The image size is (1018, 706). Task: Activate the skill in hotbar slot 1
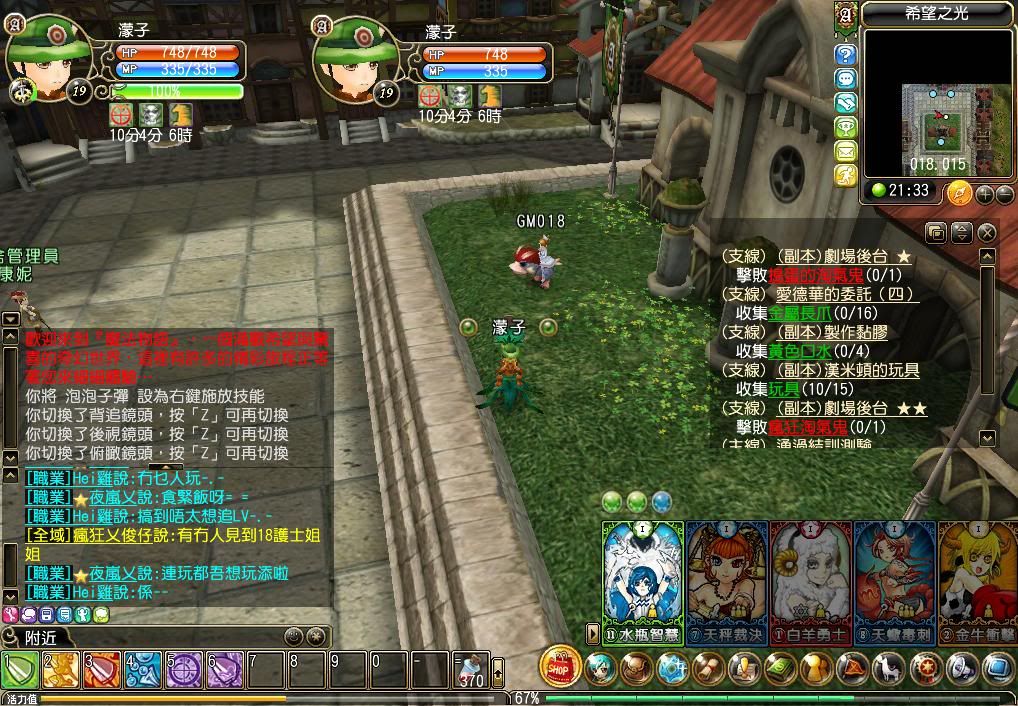tap(20, 669)
